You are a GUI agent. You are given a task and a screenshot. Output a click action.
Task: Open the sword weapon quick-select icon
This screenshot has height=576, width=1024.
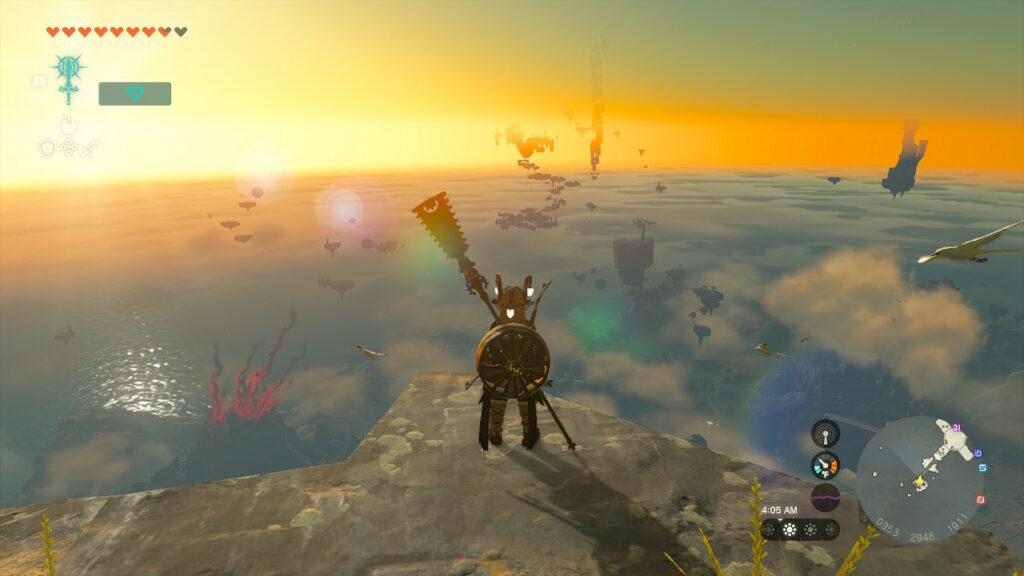click(90, 148)
